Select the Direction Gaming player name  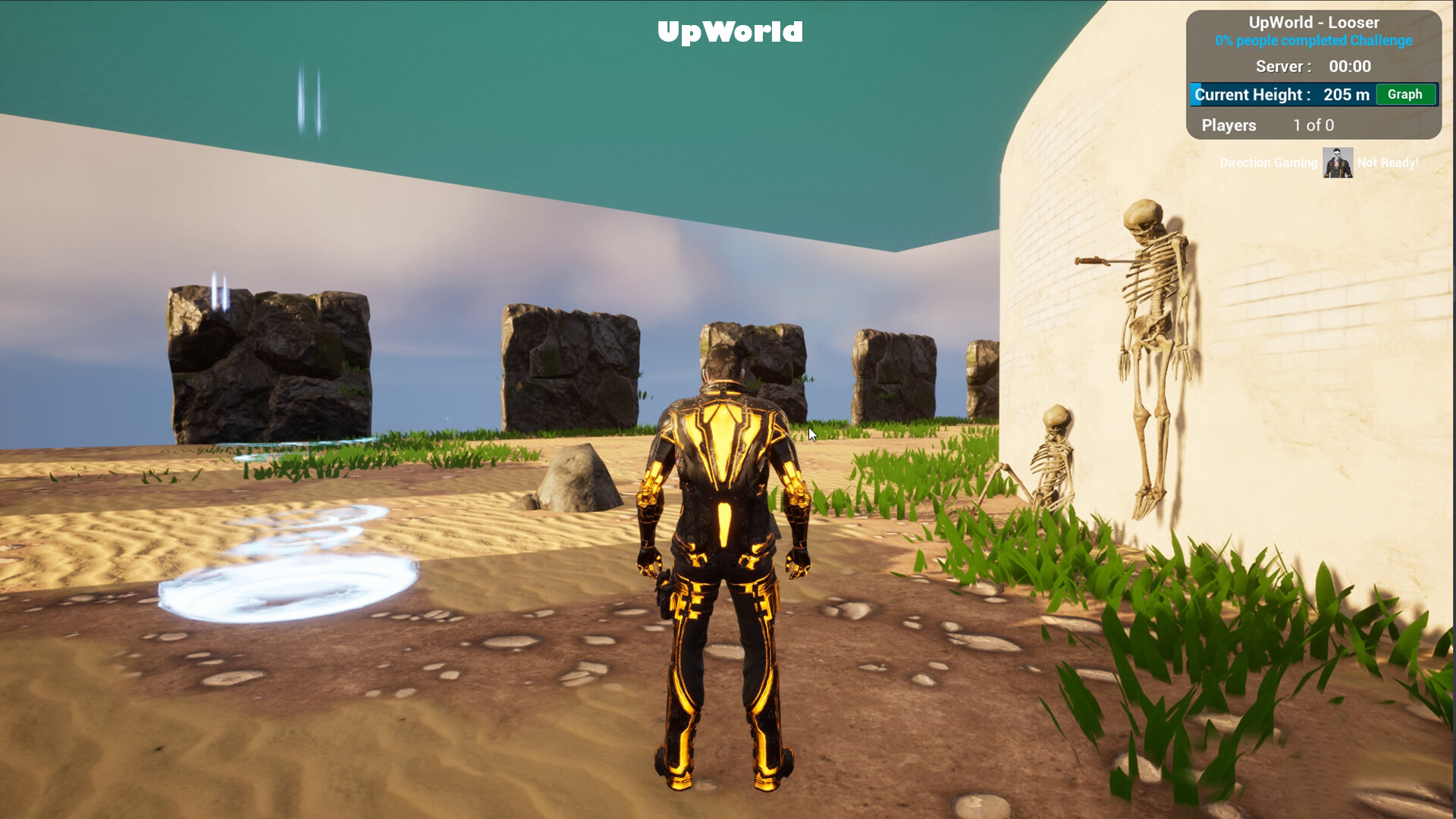1268,162
